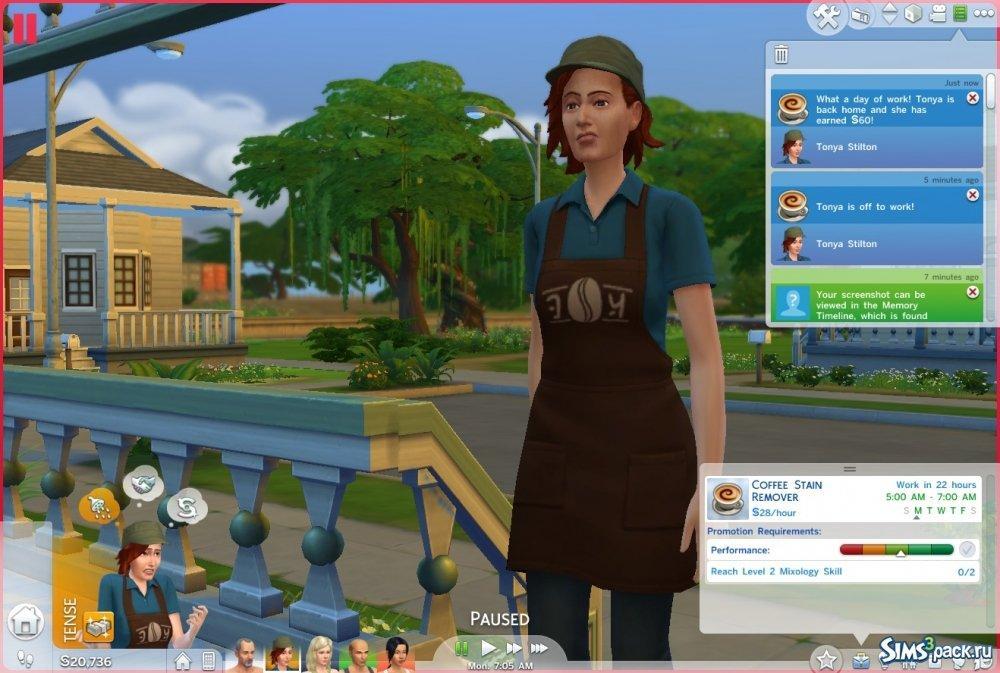Open the three-dot game options menu
Screen dimensions: 1000x673
coord(982,14)
